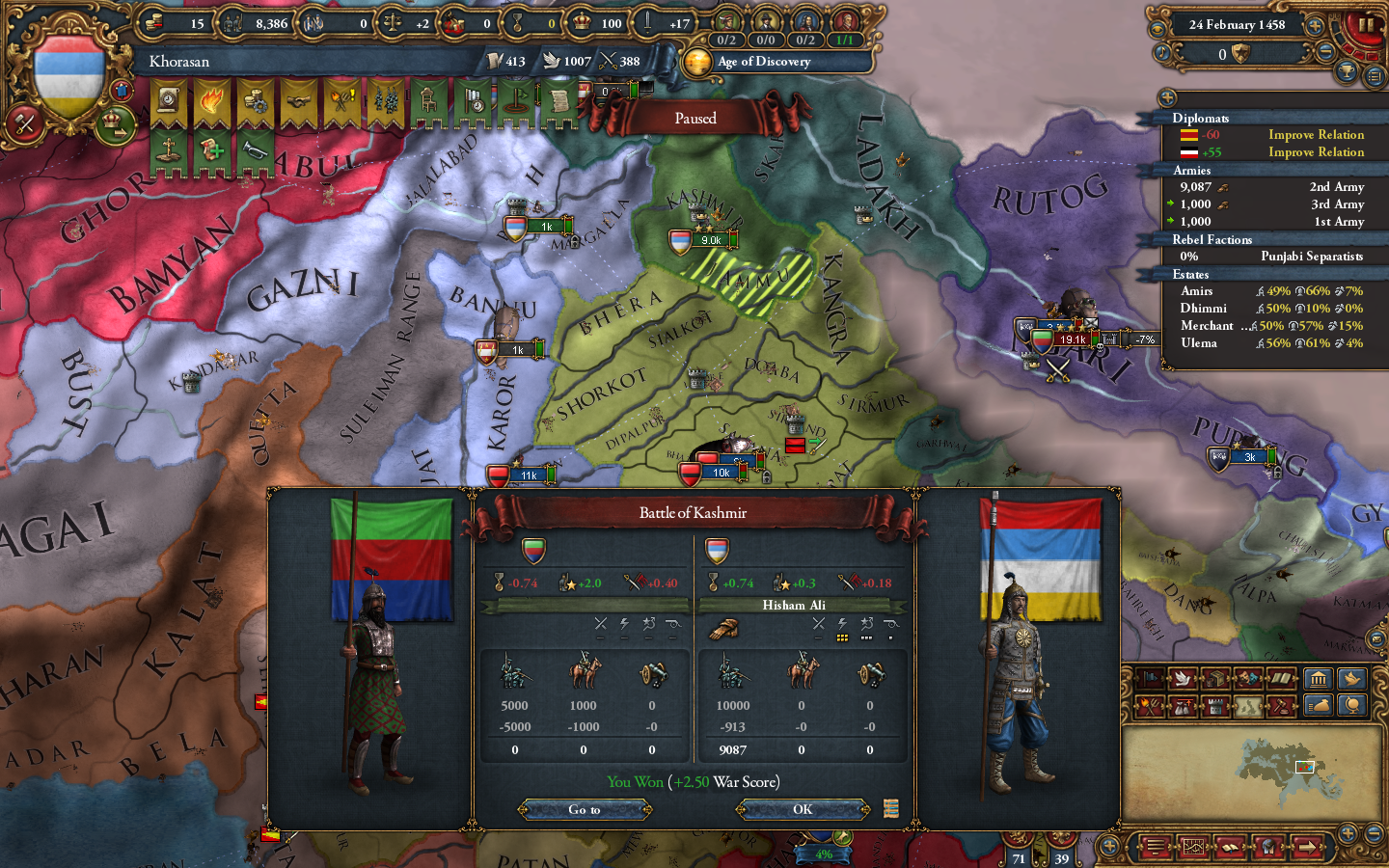Open the government view pillared building icon

[1319, 679]
